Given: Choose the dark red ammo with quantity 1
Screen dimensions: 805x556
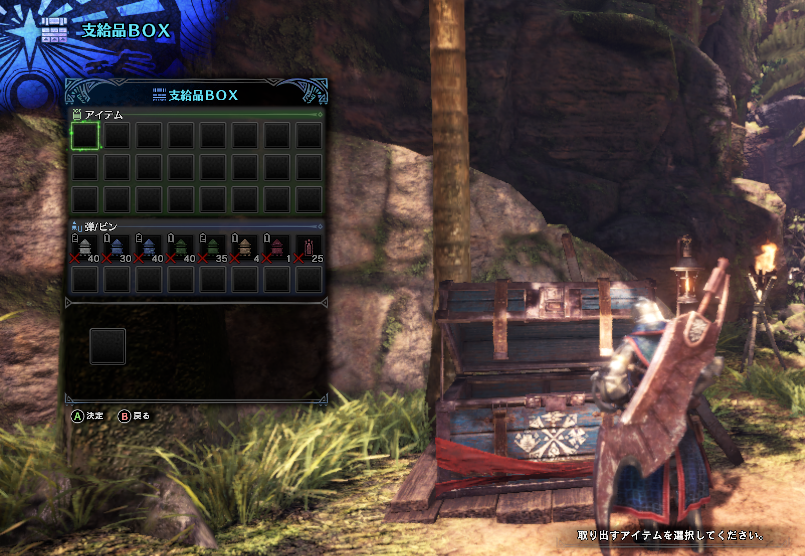Looking at the screenshot, I should click(277, 249).
